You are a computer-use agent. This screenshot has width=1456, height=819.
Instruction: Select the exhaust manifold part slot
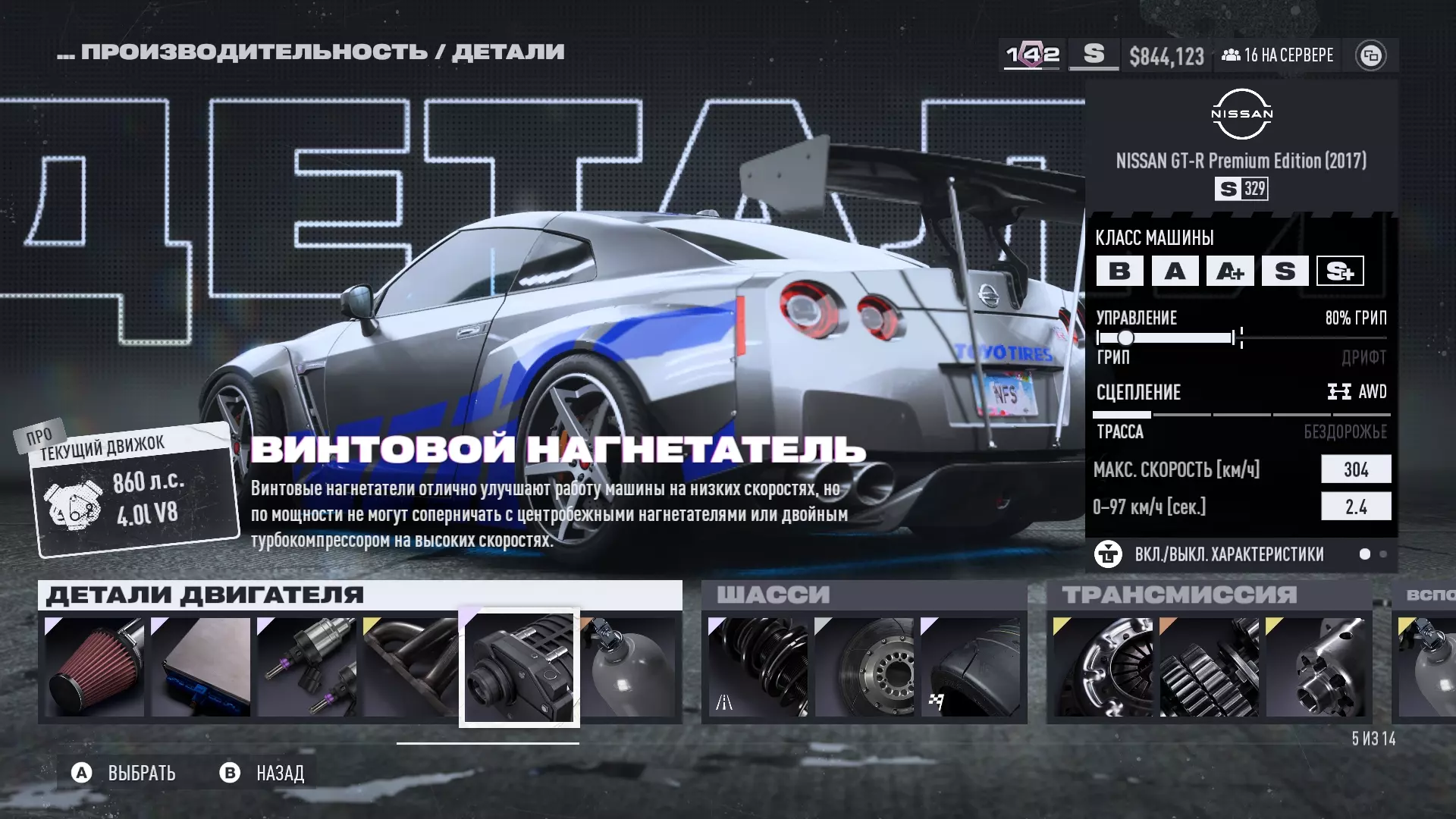coord(411,667)
